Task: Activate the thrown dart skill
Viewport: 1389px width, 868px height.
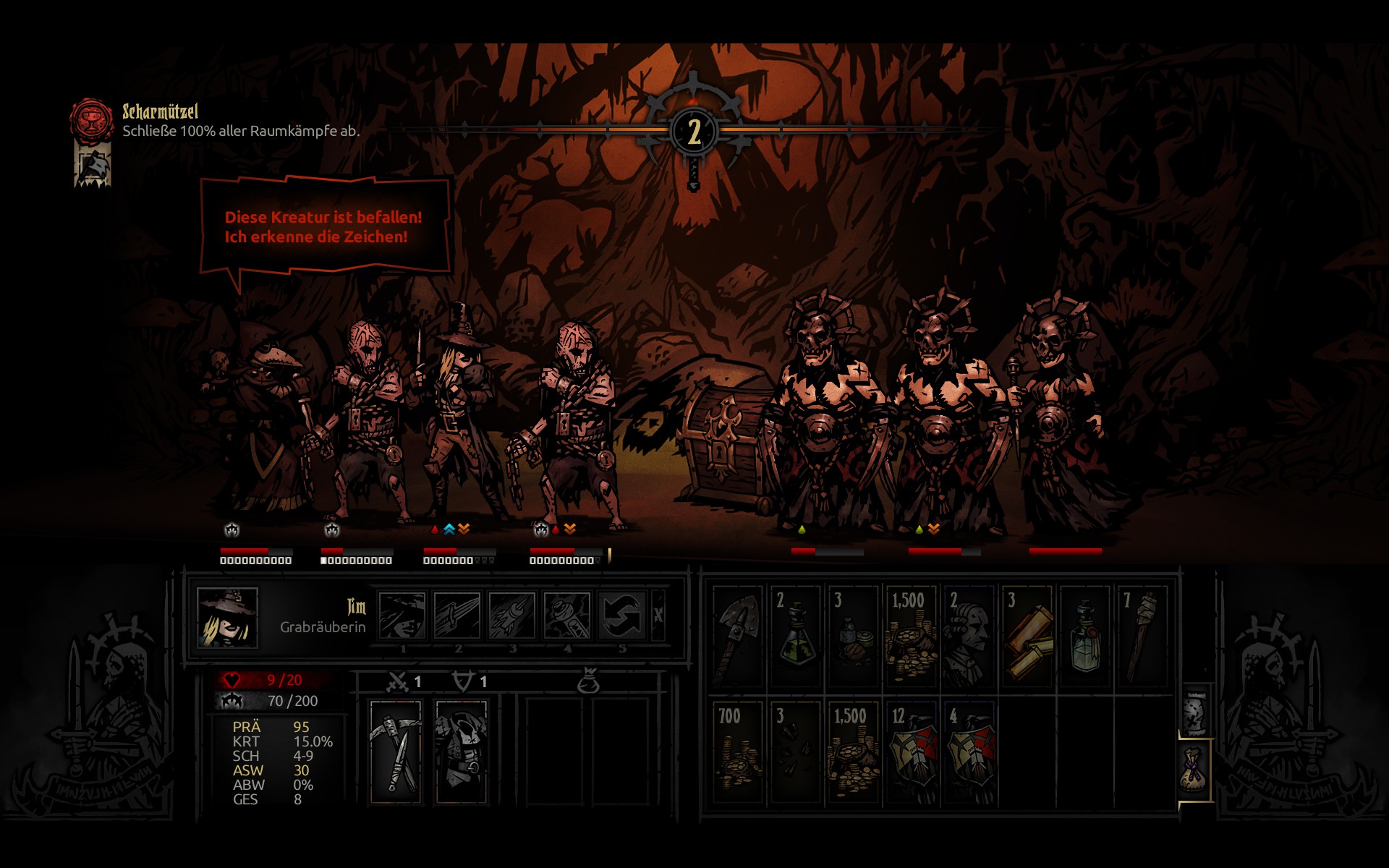Action: coord(511,616)
